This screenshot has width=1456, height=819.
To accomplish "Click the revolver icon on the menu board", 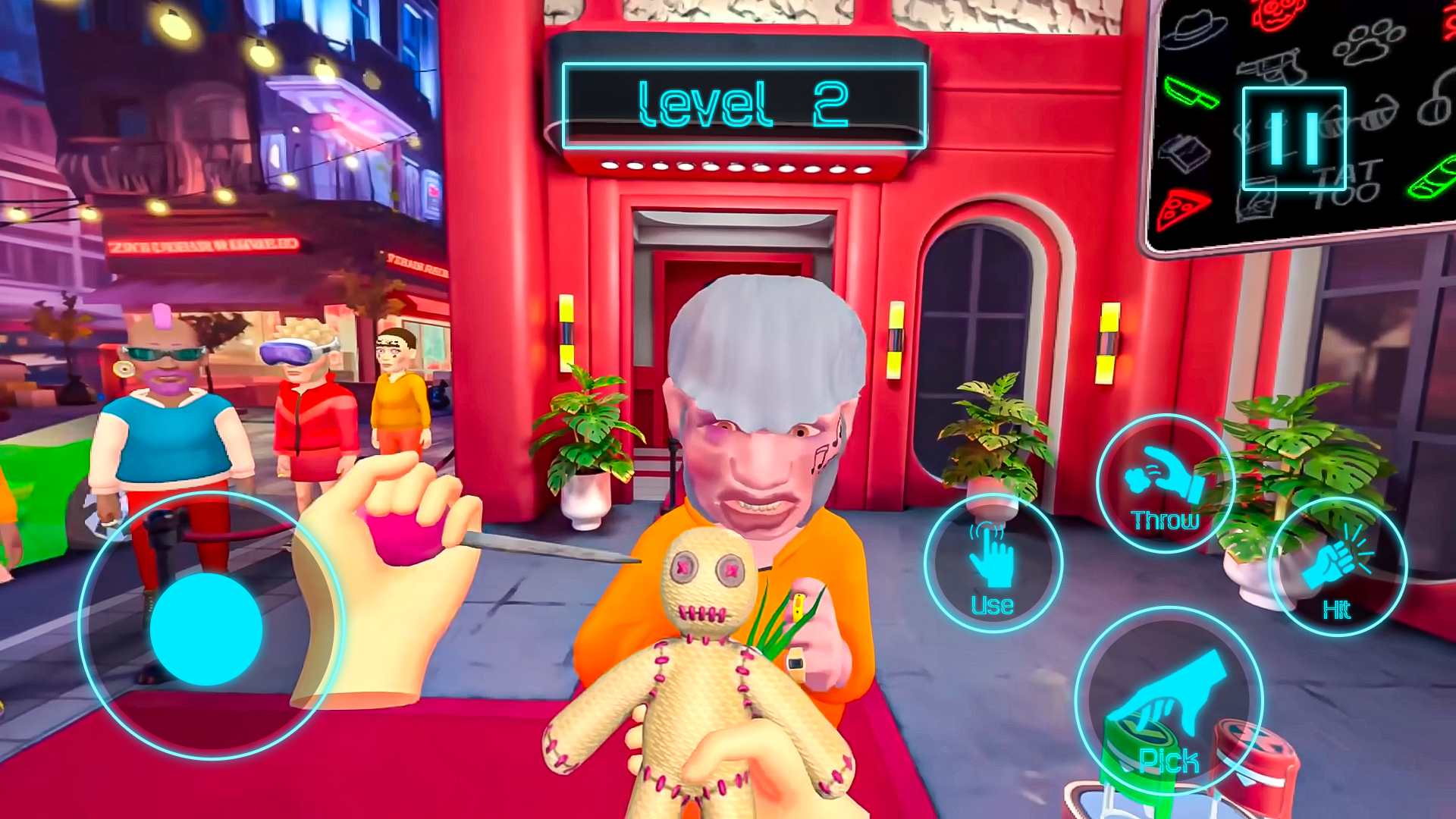I will 1272,64.
